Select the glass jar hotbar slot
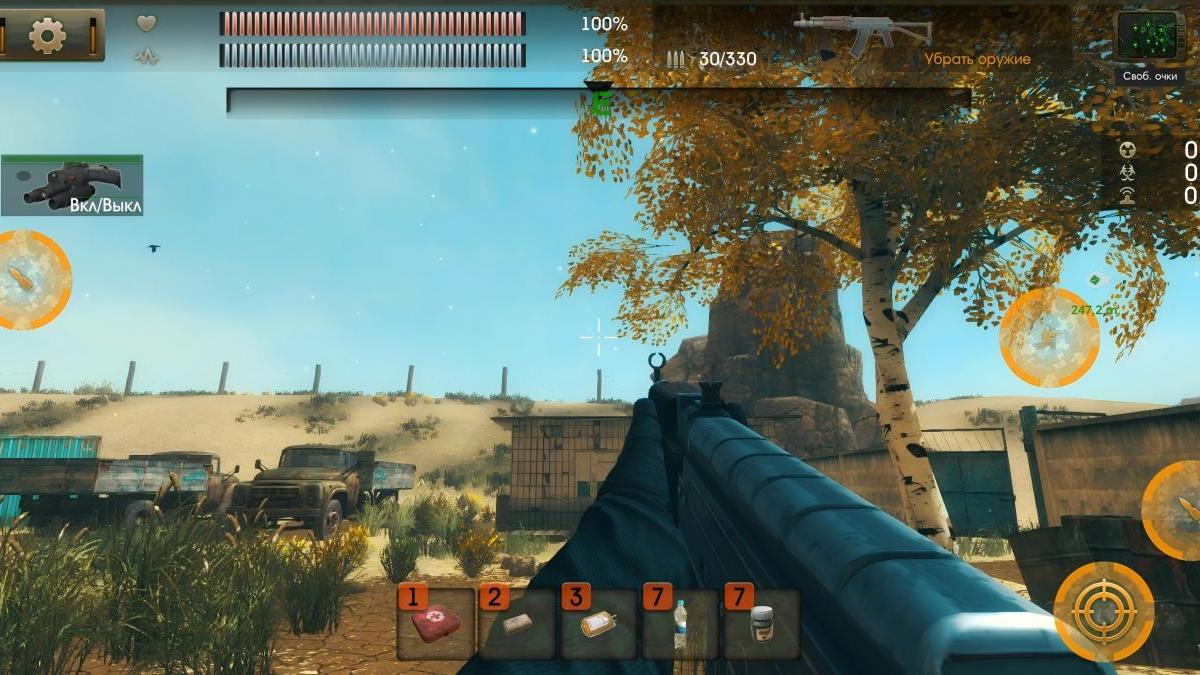Screen dimensions: 1200x675 tap(761, 624)
